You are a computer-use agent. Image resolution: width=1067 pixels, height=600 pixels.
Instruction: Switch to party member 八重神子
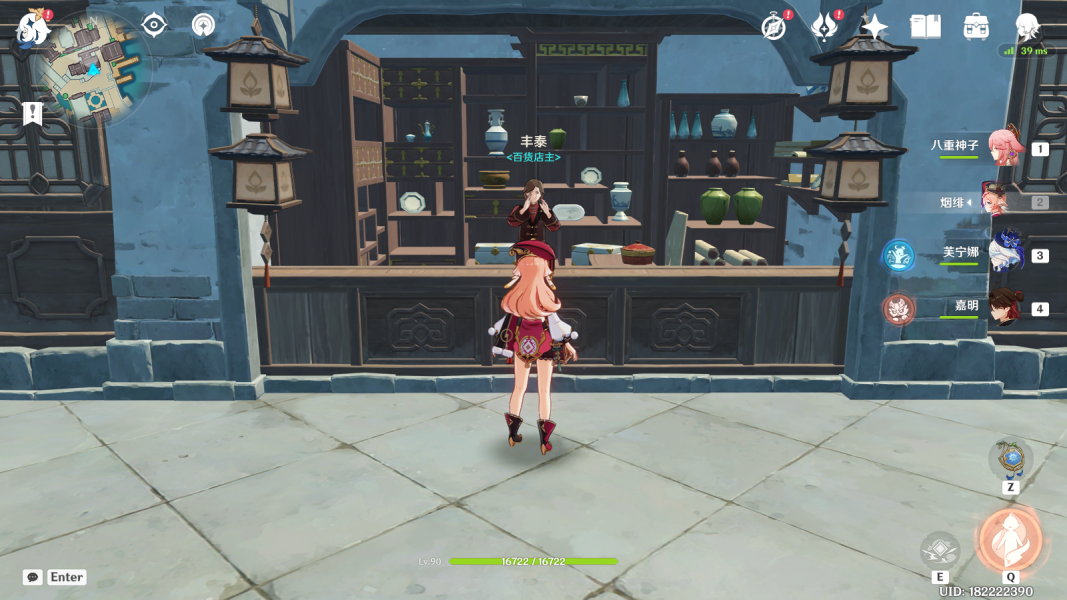[1004, 147]
